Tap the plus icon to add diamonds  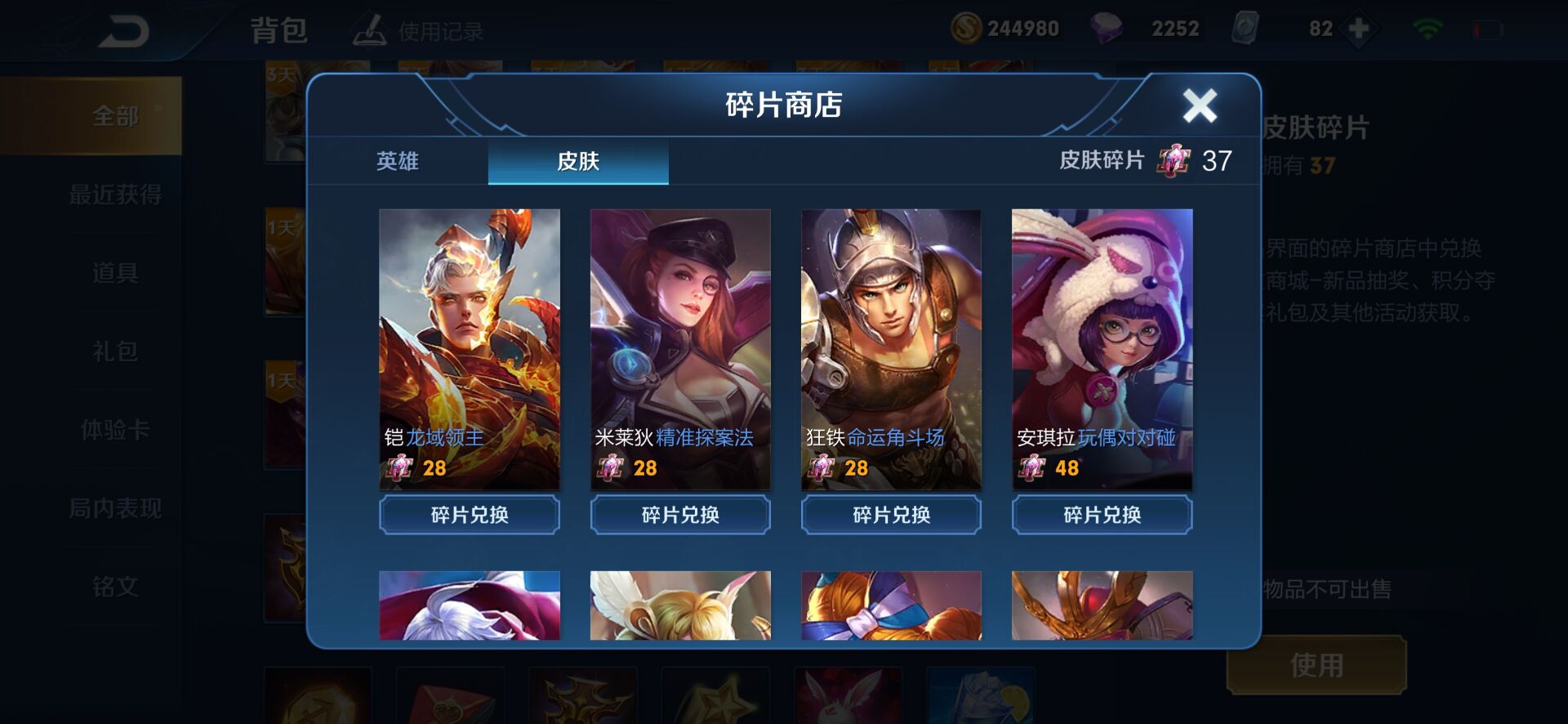pos(1358,27)
